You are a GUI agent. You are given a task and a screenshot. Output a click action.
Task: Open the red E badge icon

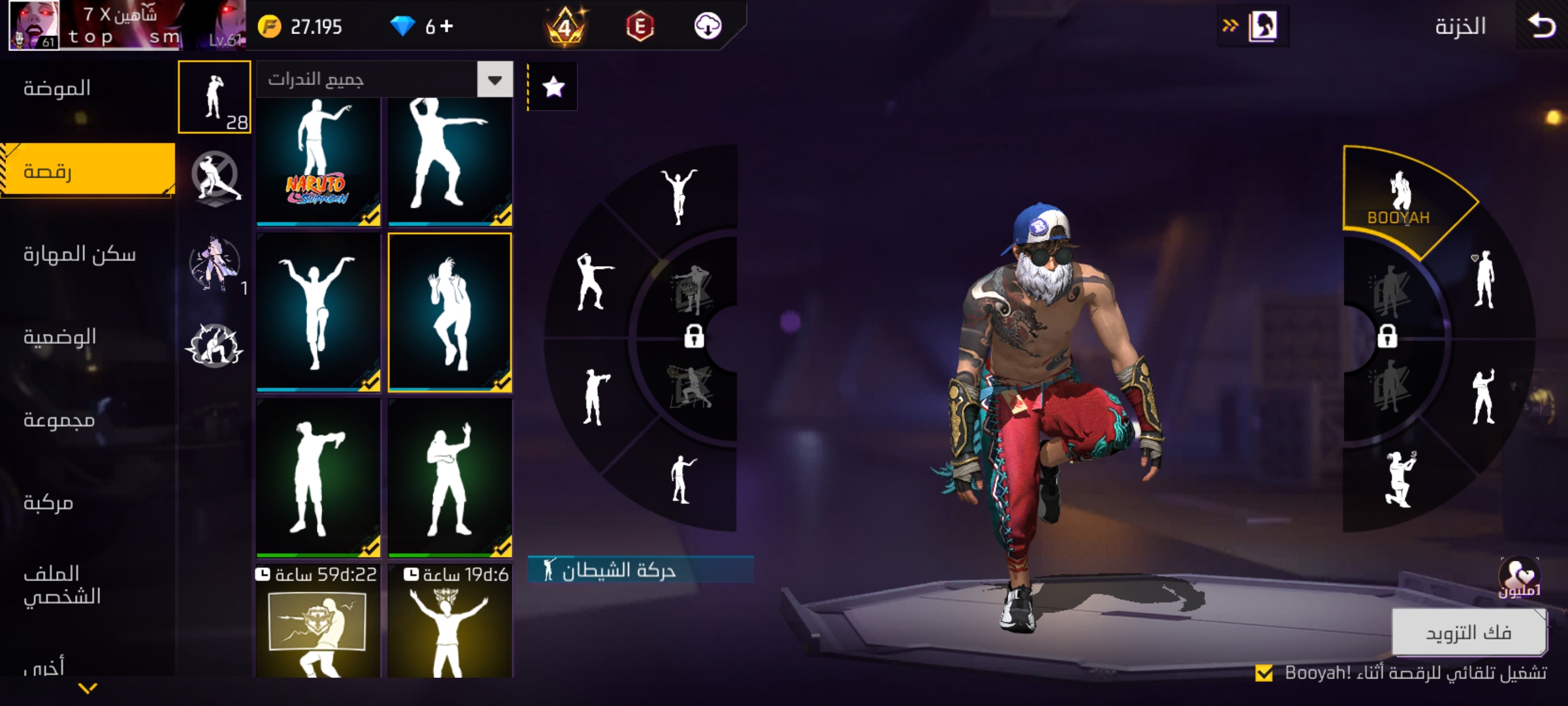pyautogui.click(x=640, y=26)
